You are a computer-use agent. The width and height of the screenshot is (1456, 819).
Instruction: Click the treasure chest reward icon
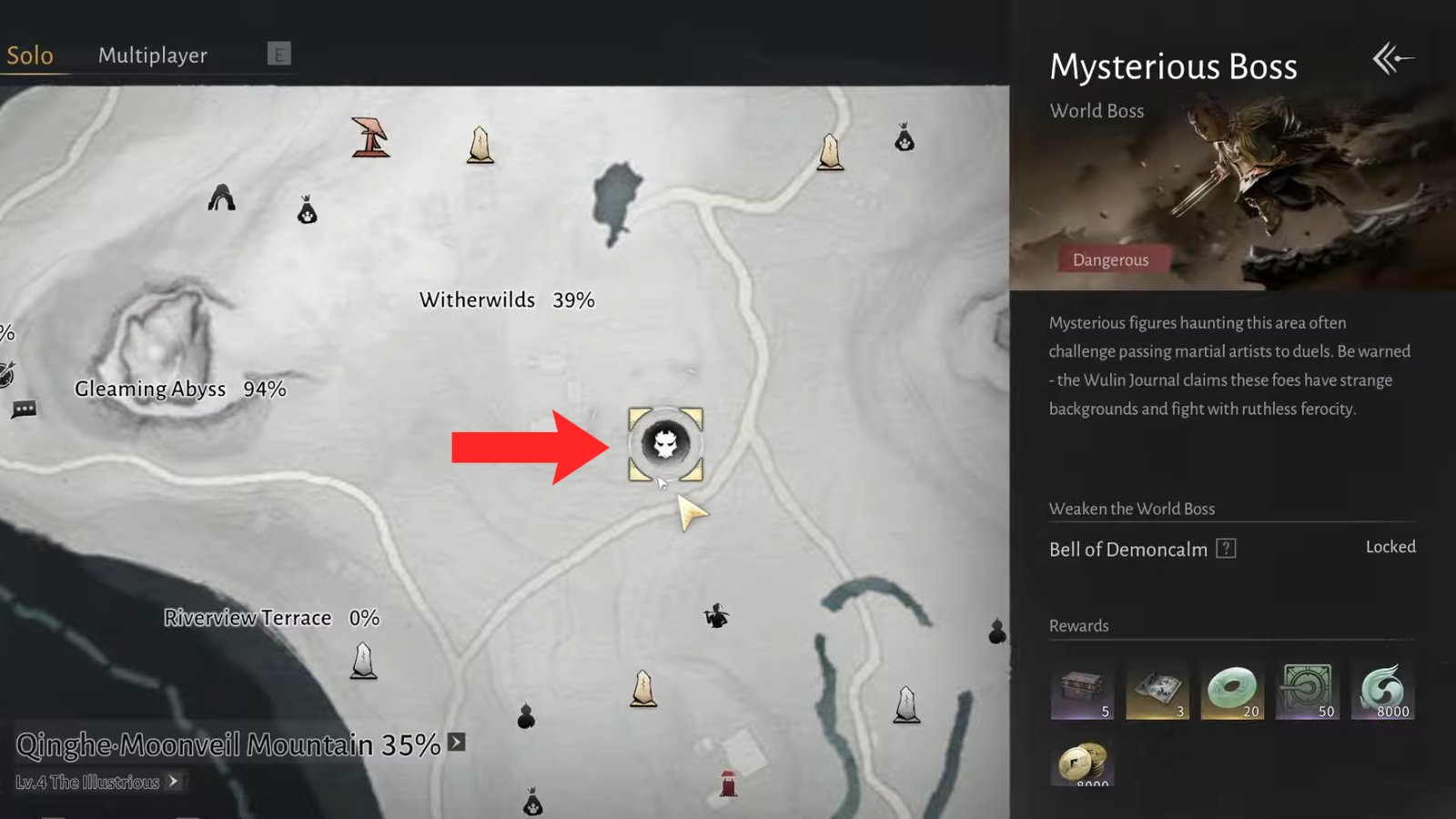(x=1082, y=689)
